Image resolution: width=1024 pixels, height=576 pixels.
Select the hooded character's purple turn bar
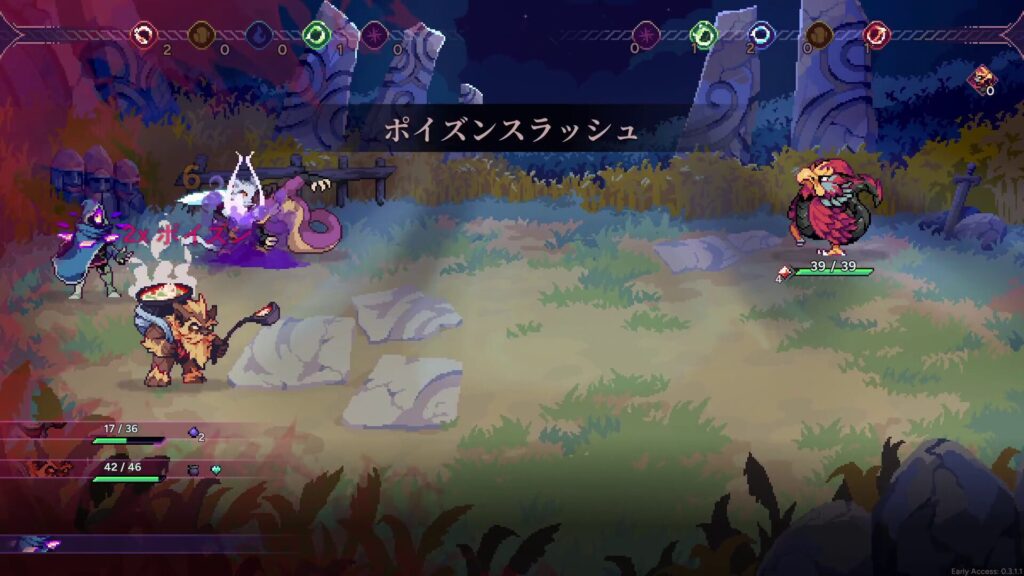tap(40, 543)
